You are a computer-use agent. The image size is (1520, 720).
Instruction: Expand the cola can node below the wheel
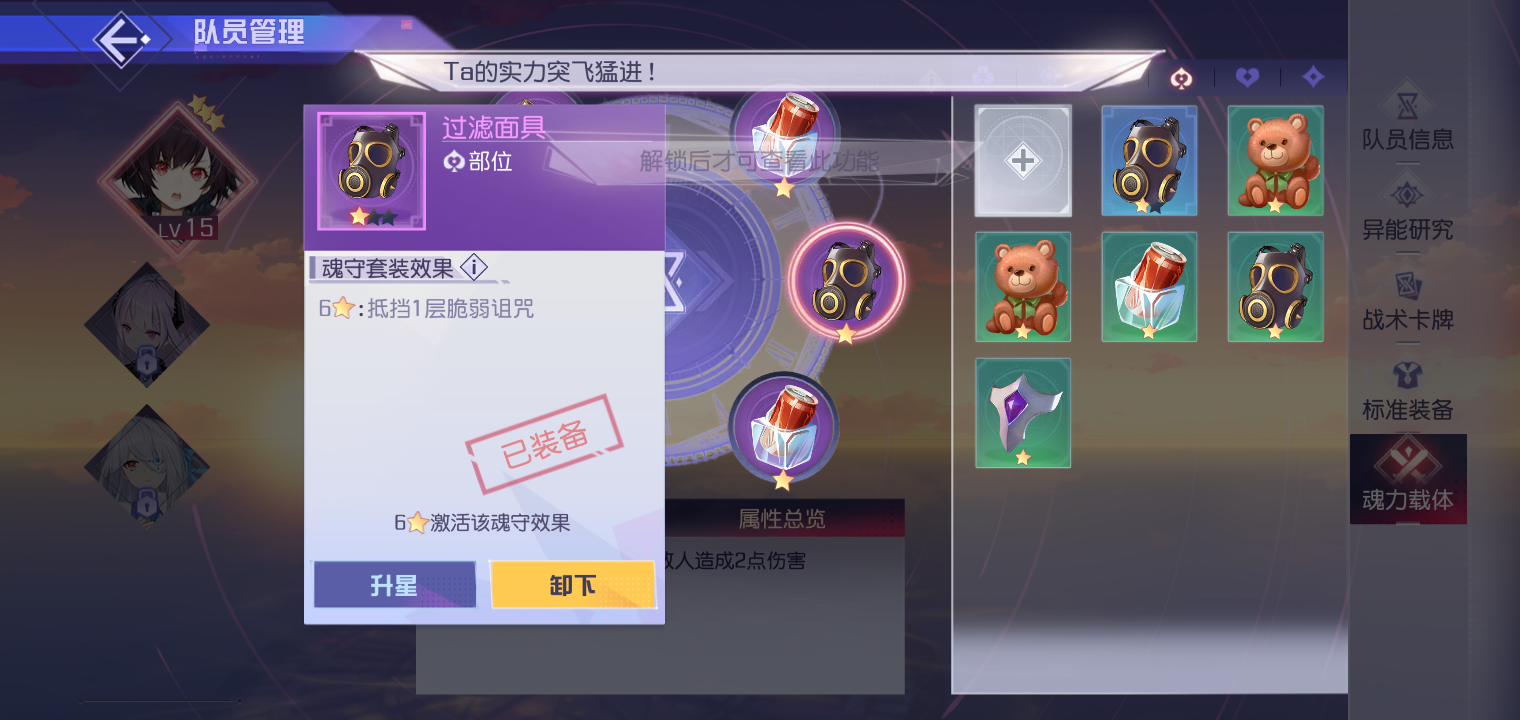(785, 428)
